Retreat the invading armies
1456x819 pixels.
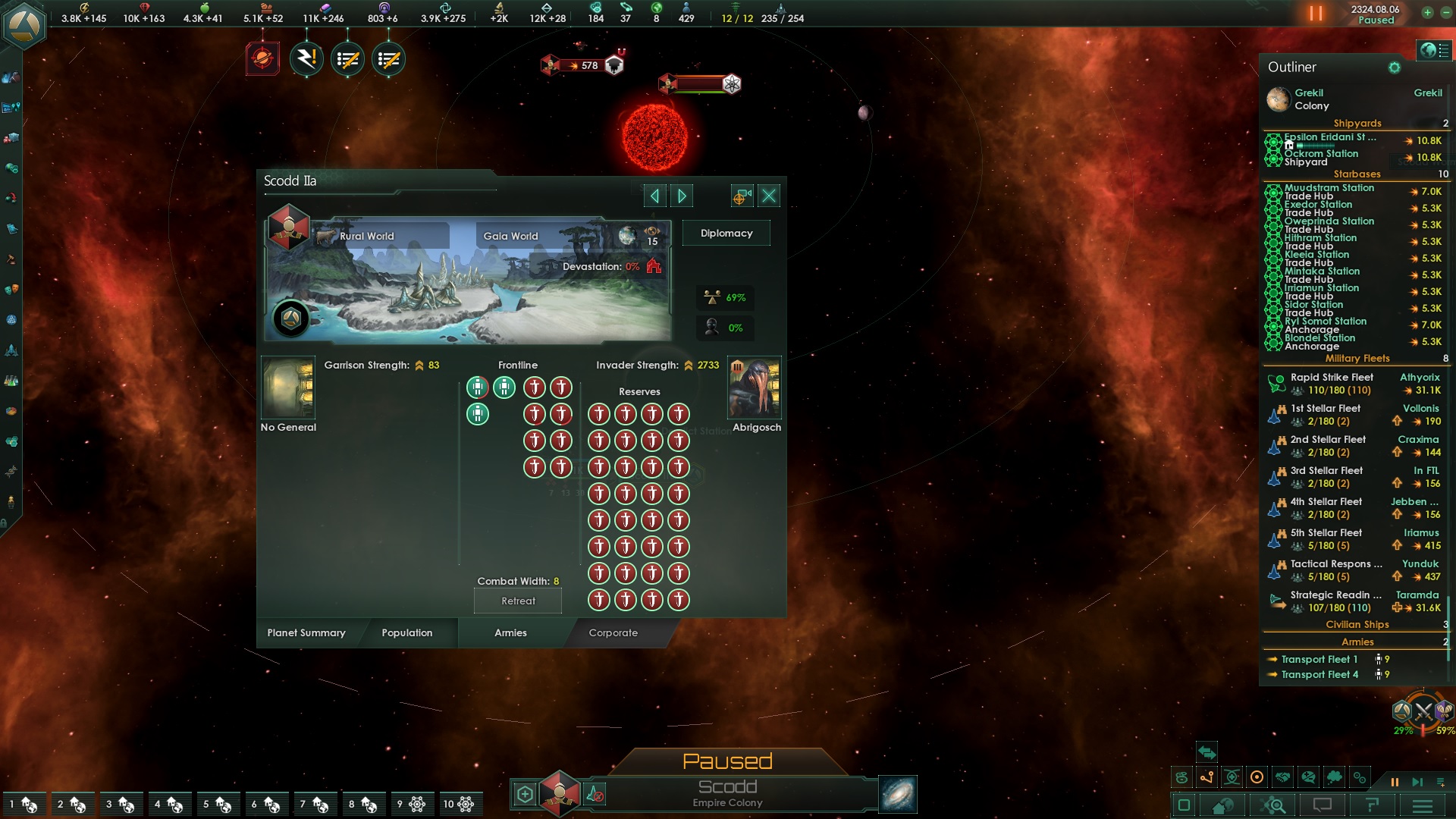tap(518, 601)
